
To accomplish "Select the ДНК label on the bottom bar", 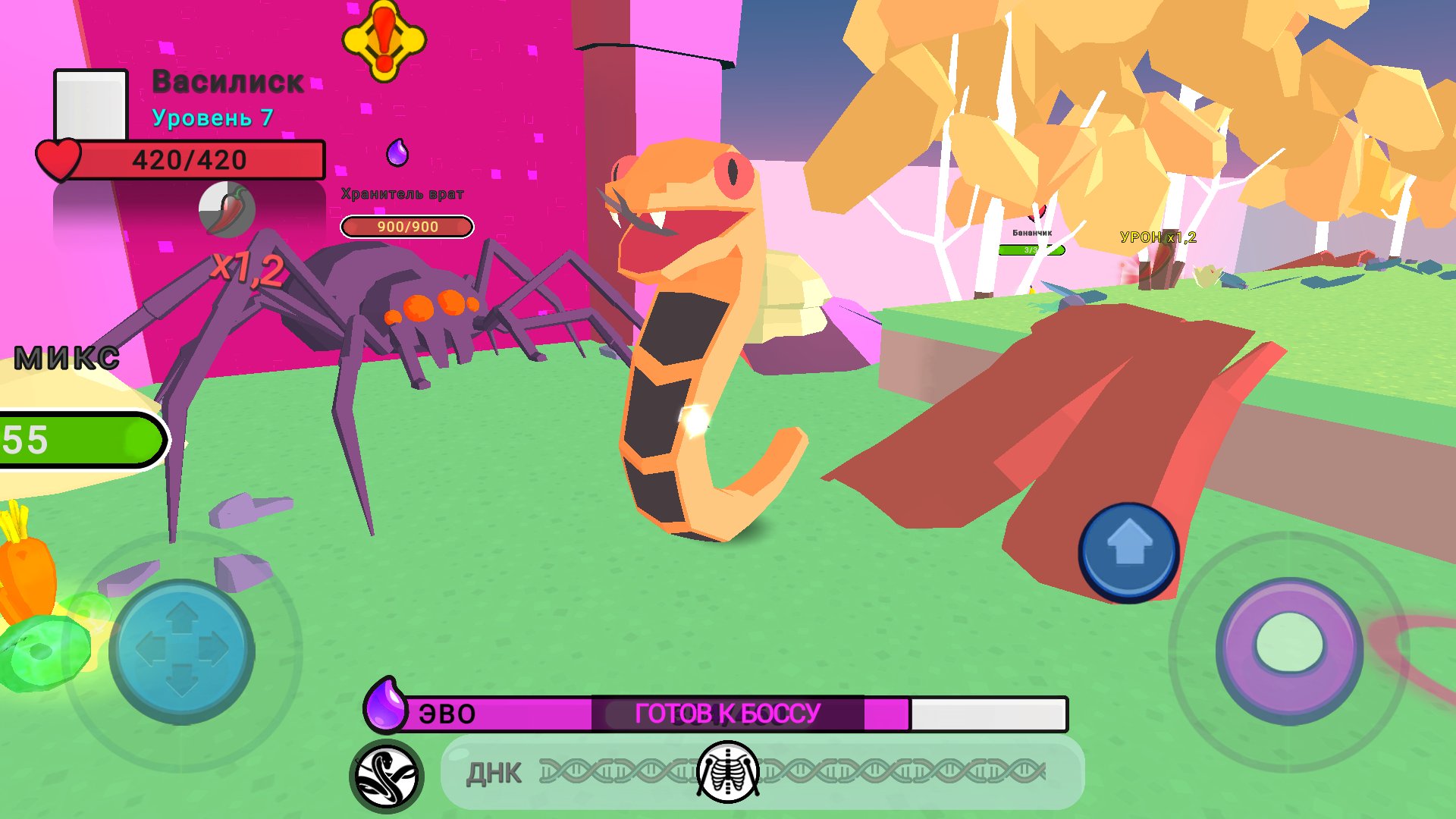I will [494, 772].
